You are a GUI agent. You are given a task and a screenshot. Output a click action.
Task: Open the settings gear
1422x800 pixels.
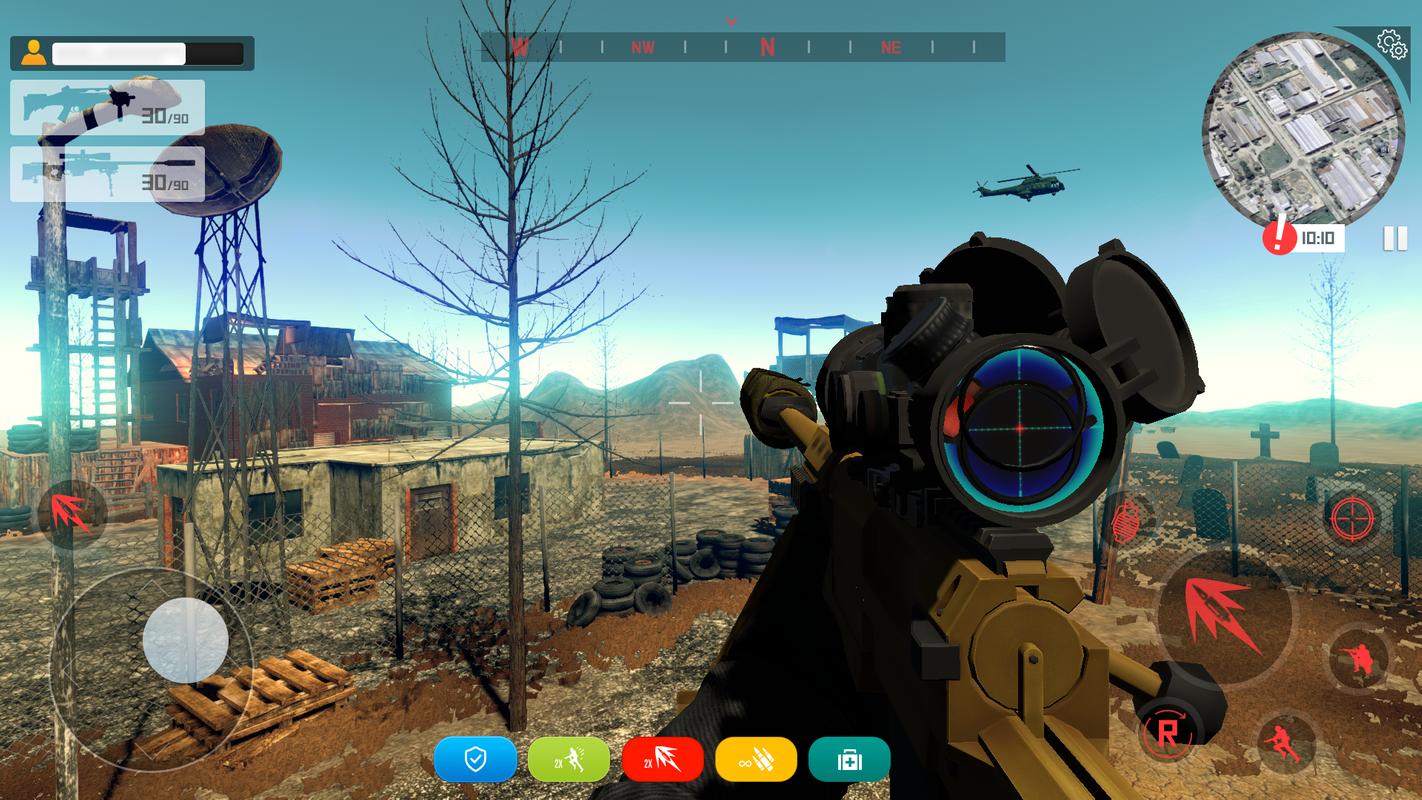click(1390, 43)
